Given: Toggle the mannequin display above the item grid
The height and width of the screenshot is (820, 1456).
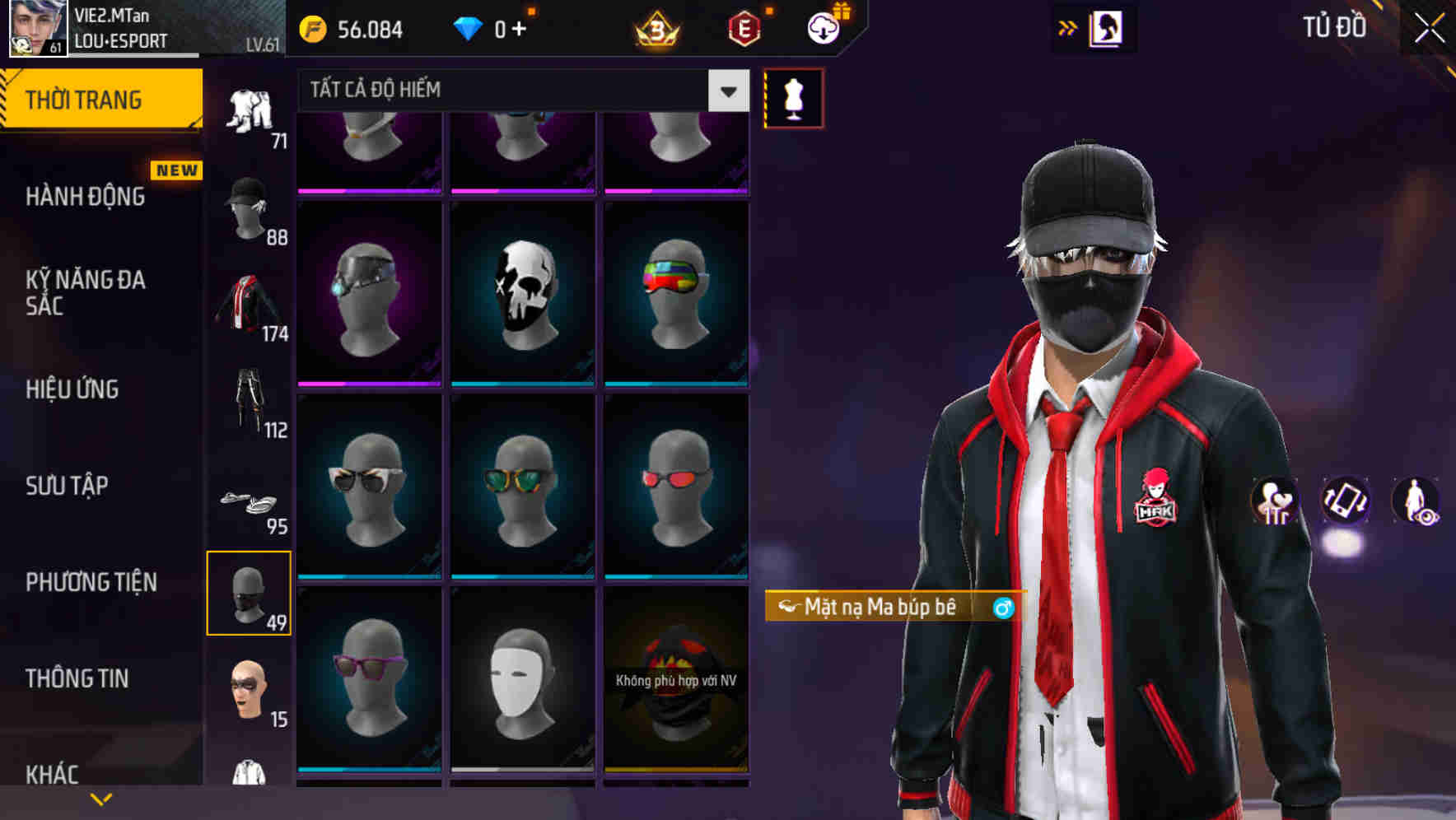Looking at the screenshot, I should coord(792,97).
